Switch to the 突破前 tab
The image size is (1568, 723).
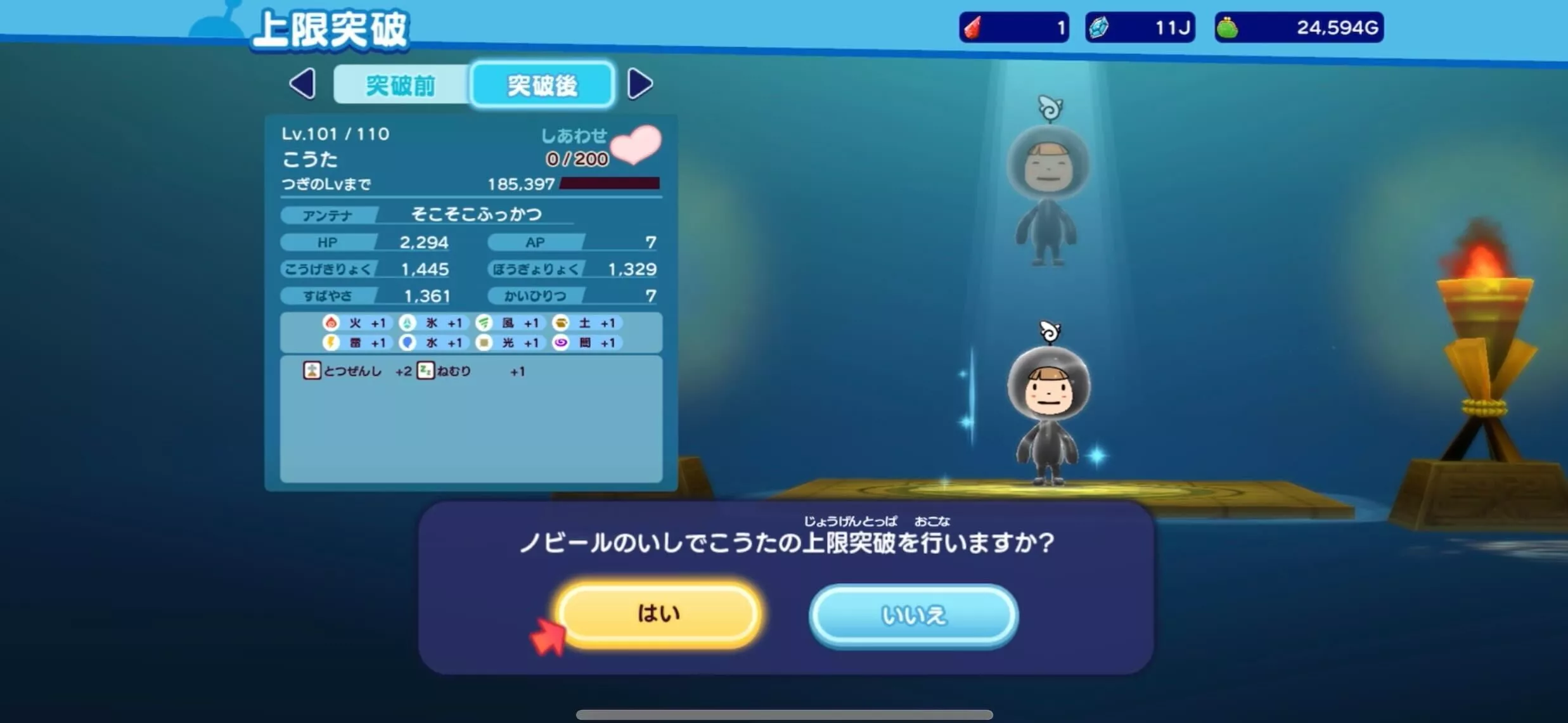click(401, 85)
